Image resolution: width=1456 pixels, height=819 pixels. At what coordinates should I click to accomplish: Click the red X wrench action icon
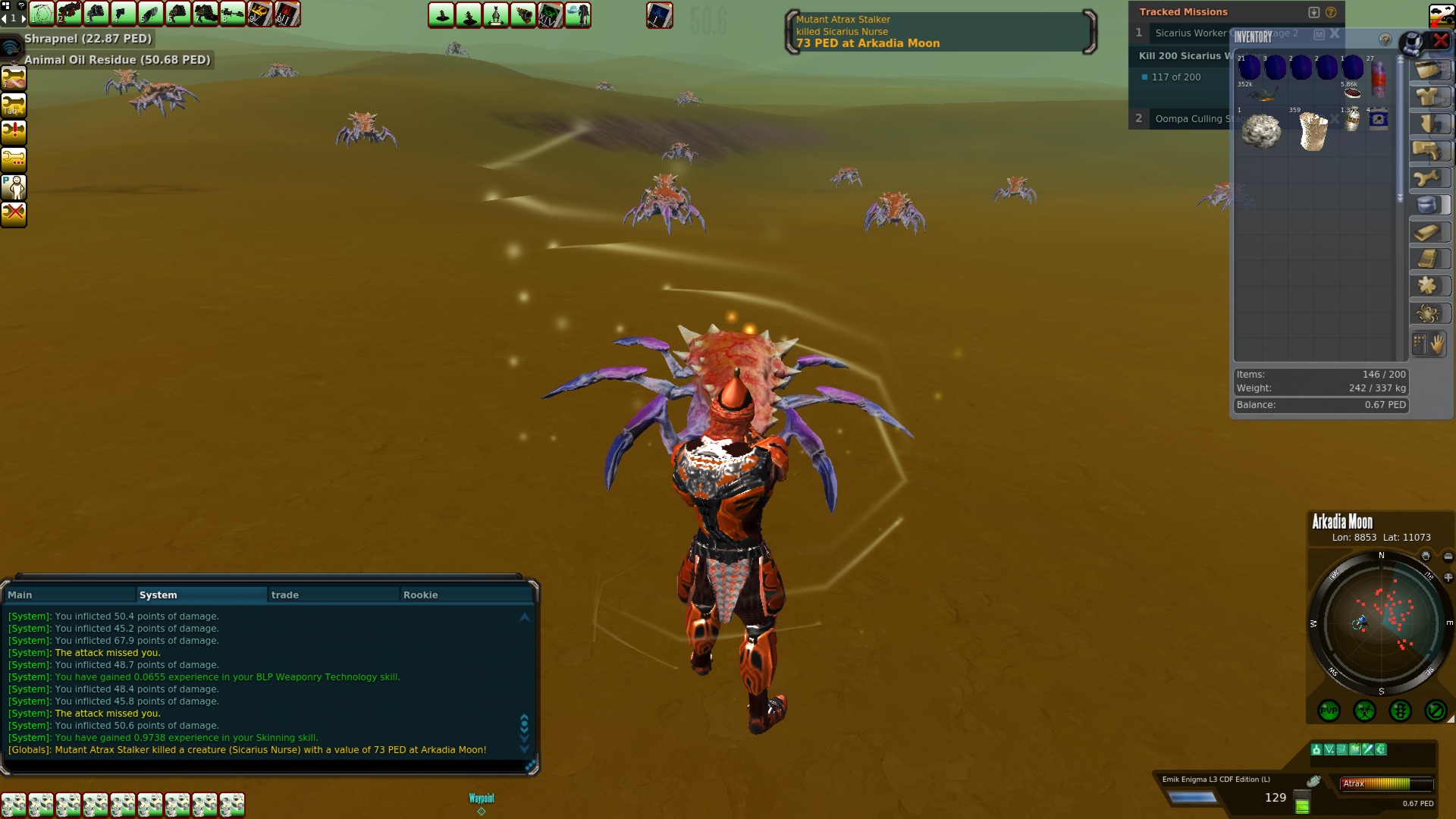point(14,214)
